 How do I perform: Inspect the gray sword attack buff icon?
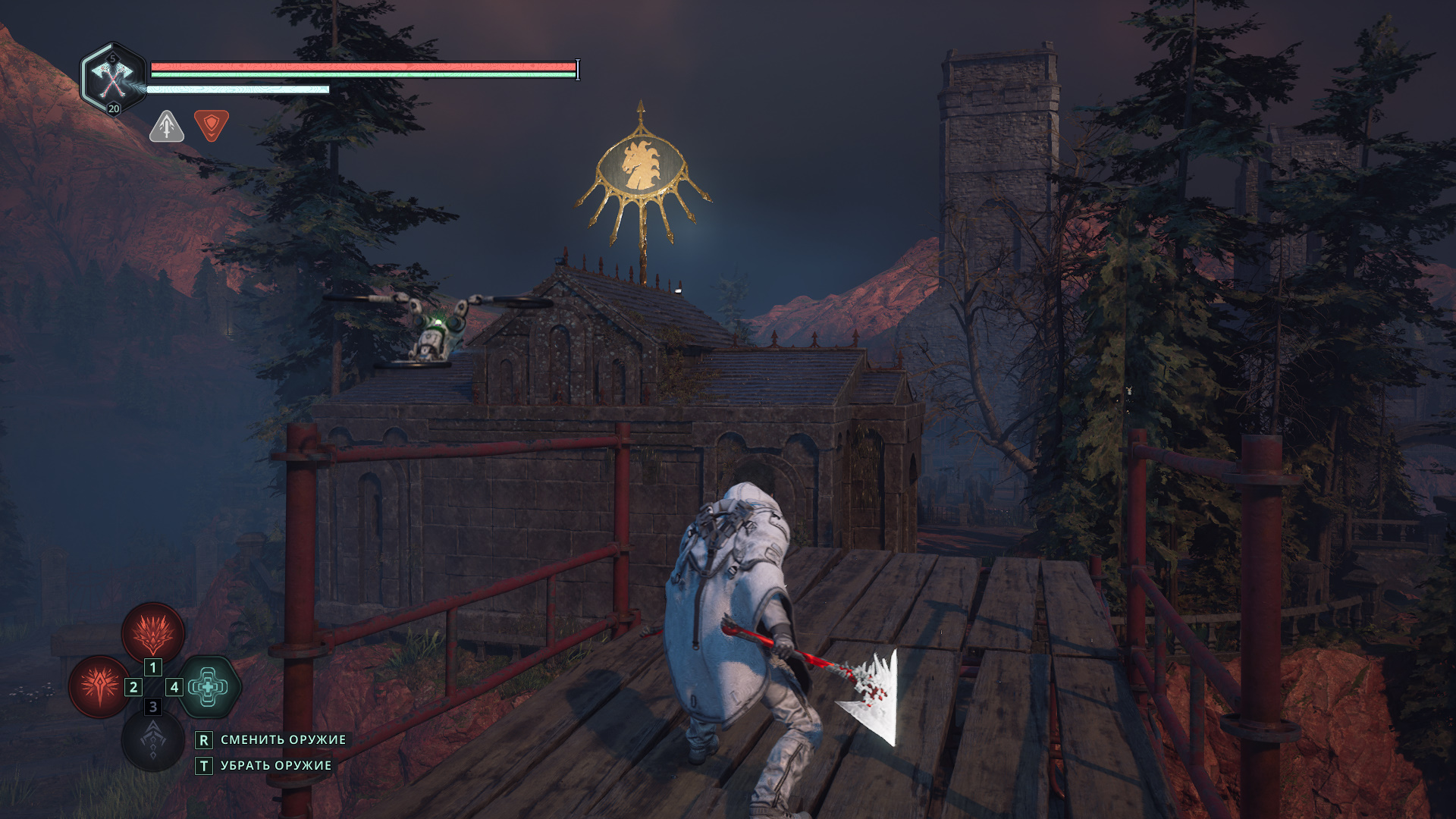[167, 127]
